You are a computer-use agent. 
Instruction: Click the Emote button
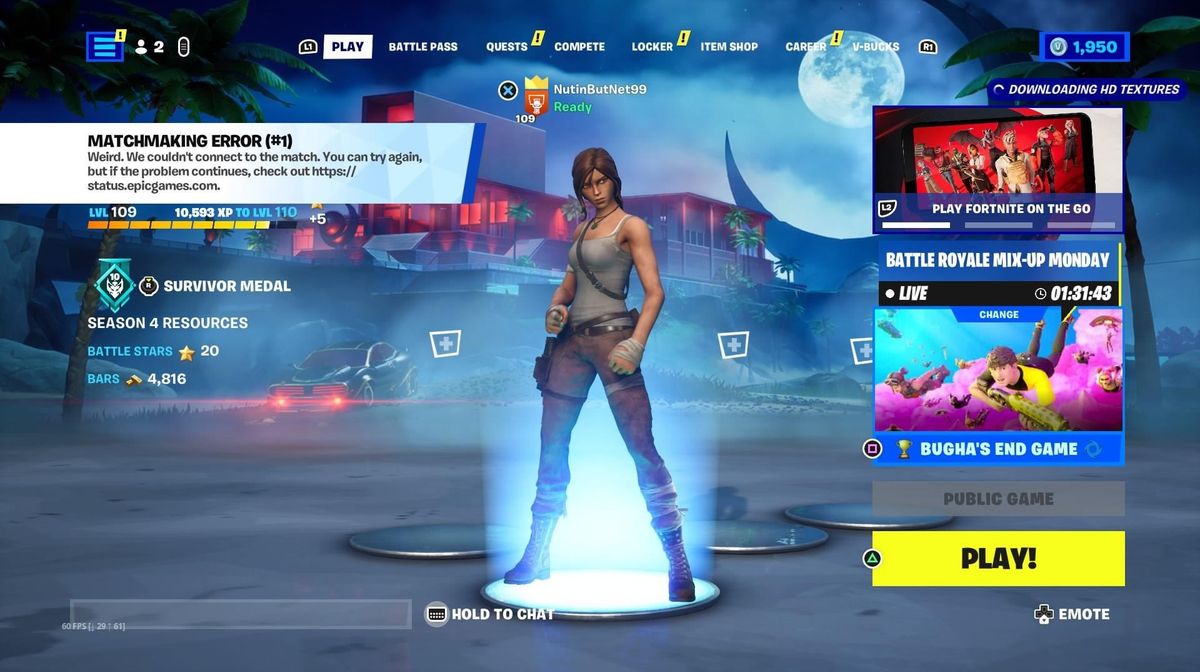pos(1072,614)
